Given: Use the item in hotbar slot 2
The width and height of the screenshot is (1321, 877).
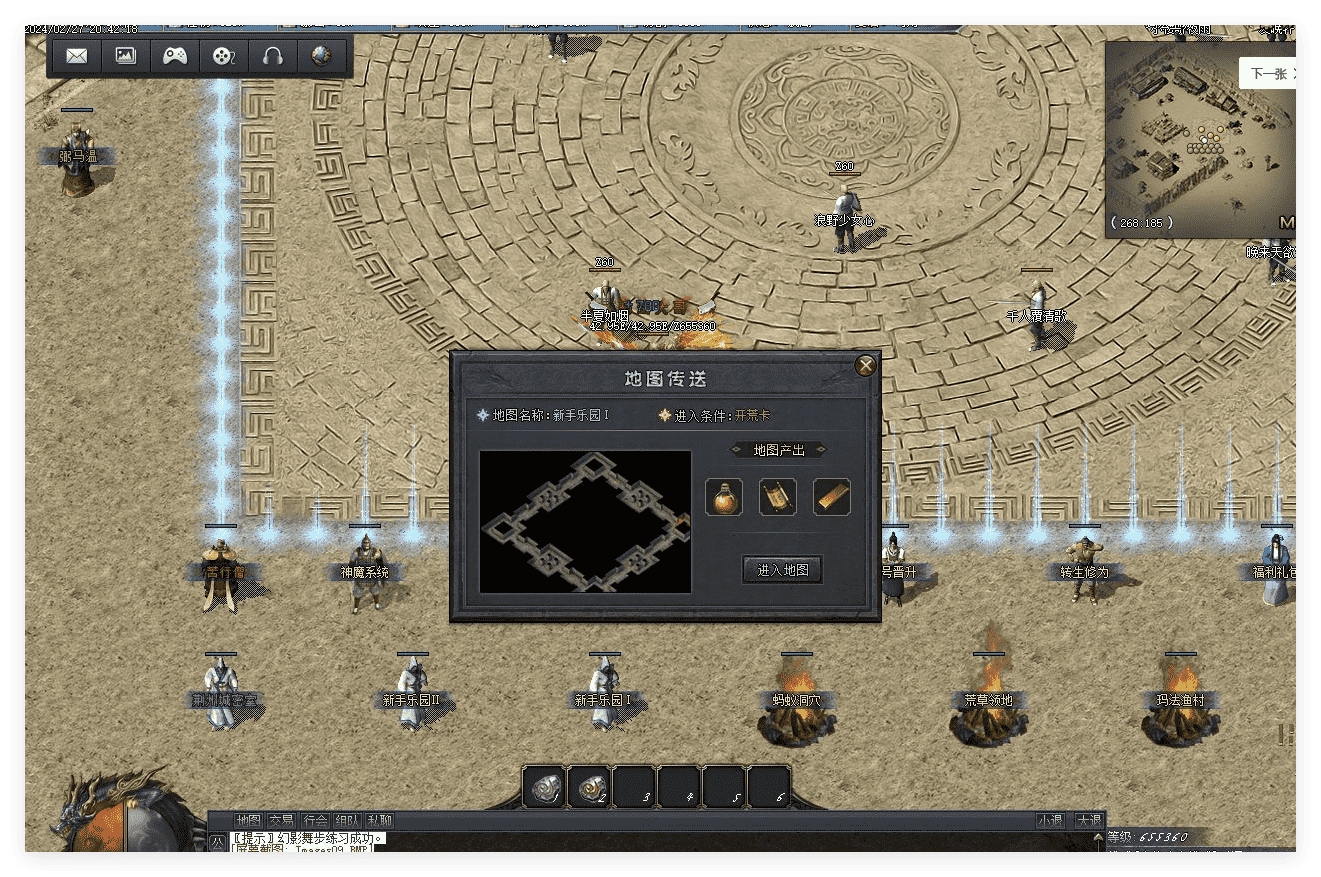Looking at the screenshot, I should click(x=590, y=787).
